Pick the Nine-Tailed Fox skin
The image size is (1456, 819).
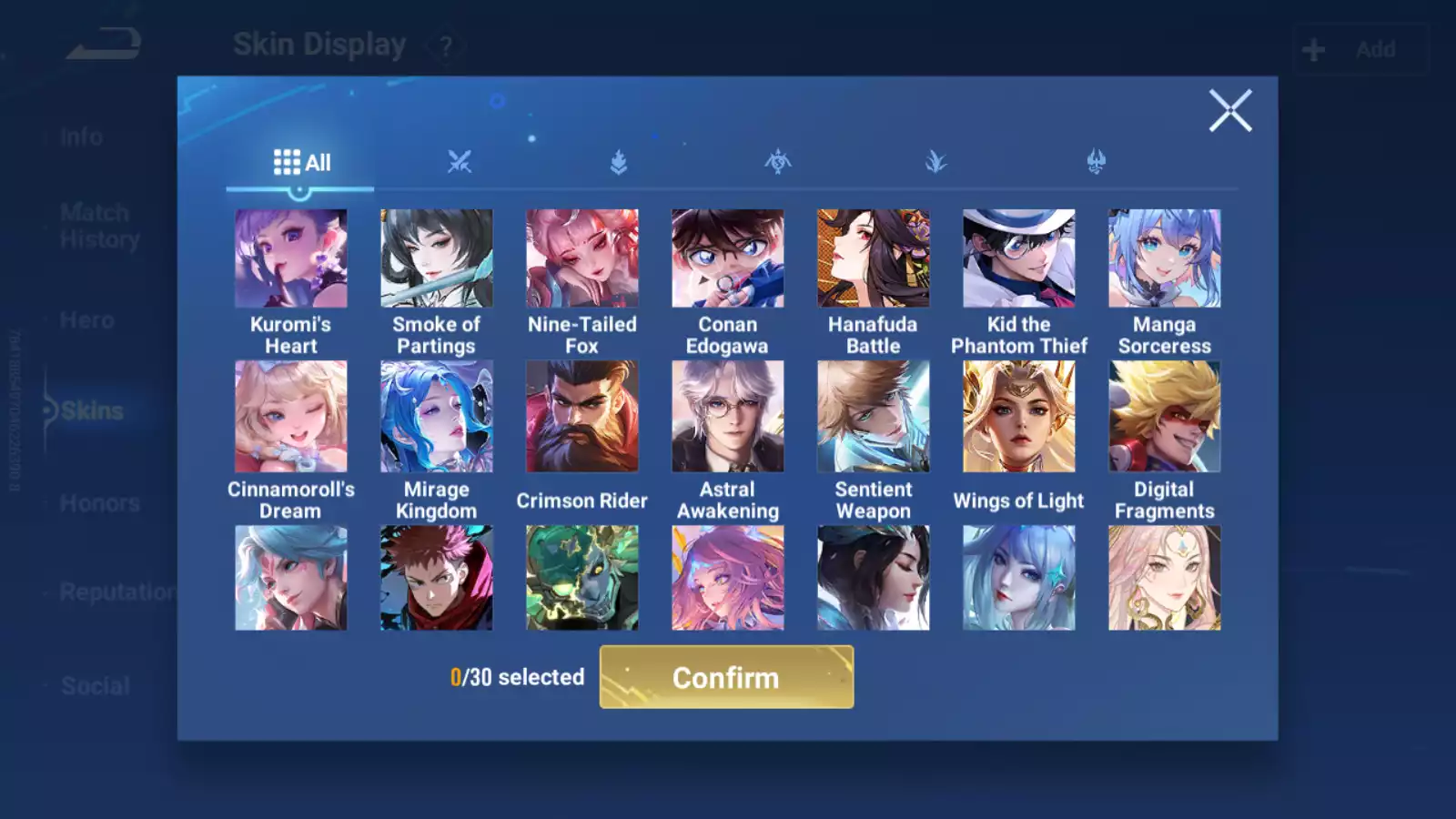[x=581, y=258]
